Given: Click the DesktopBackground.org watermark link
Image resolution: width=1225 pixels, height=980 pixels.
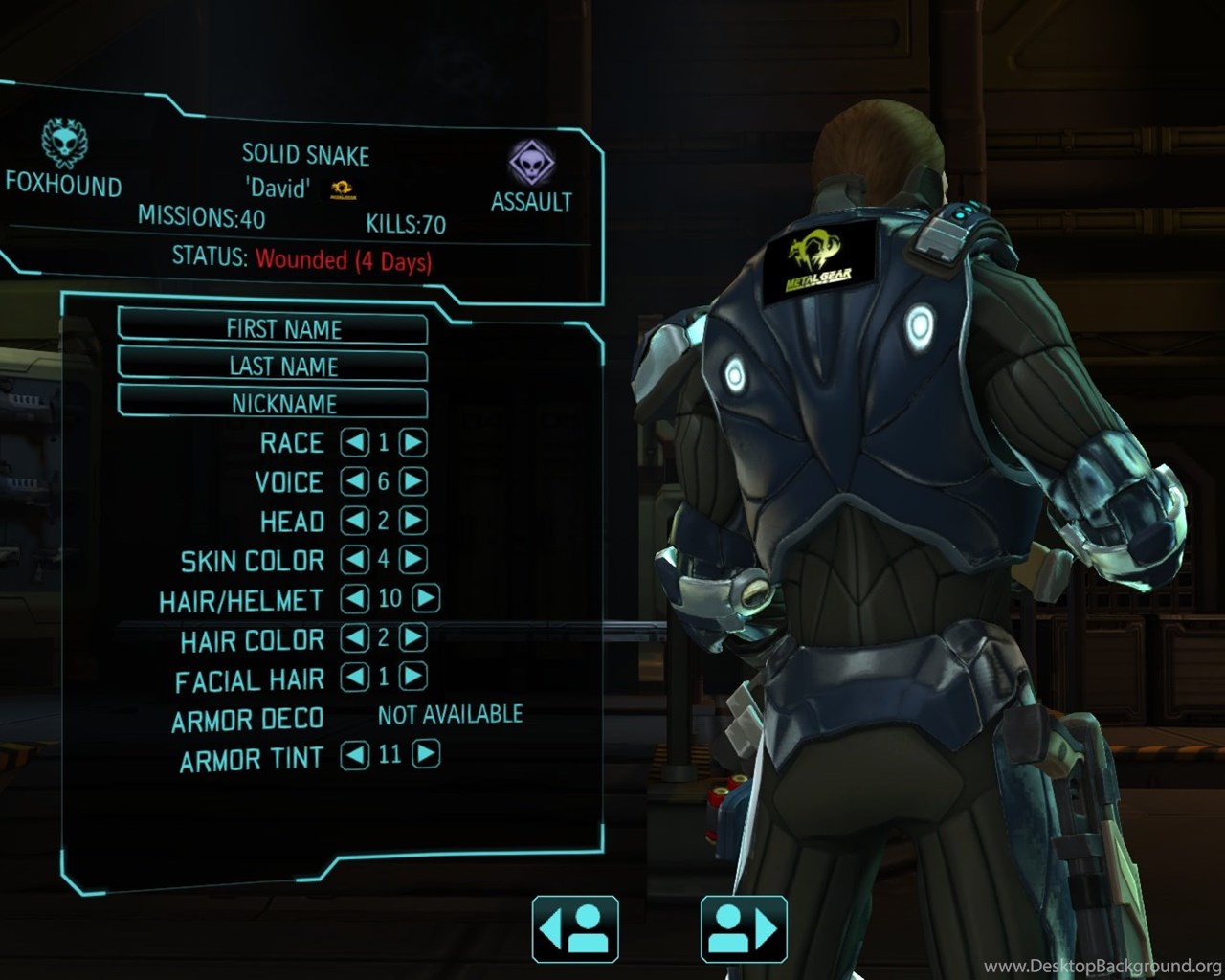Looking at the screenshot, I should tap(1102, 966).
